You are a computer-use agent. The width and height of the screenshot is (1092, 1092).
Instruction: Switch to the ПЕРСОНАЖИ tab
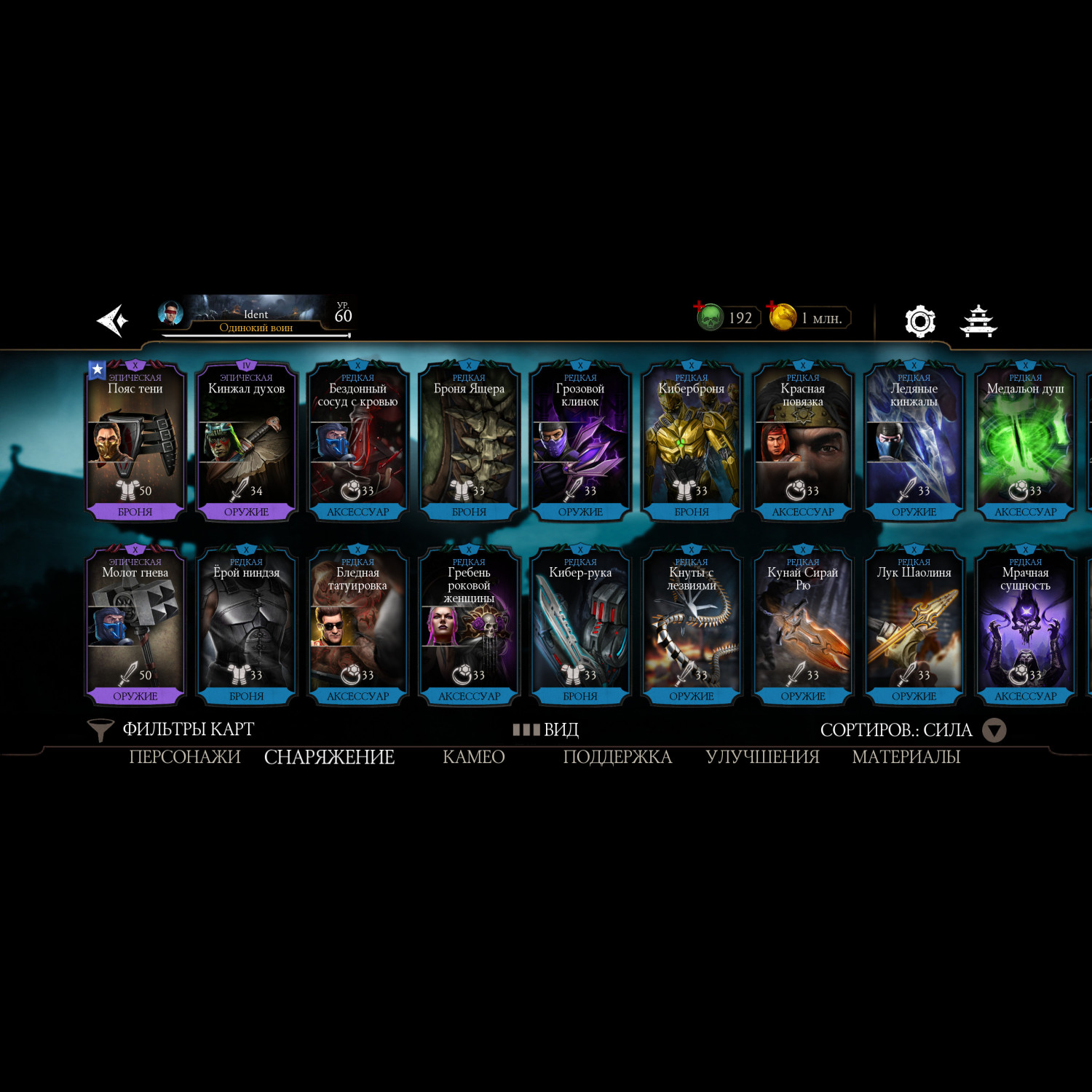click(185, 757)
